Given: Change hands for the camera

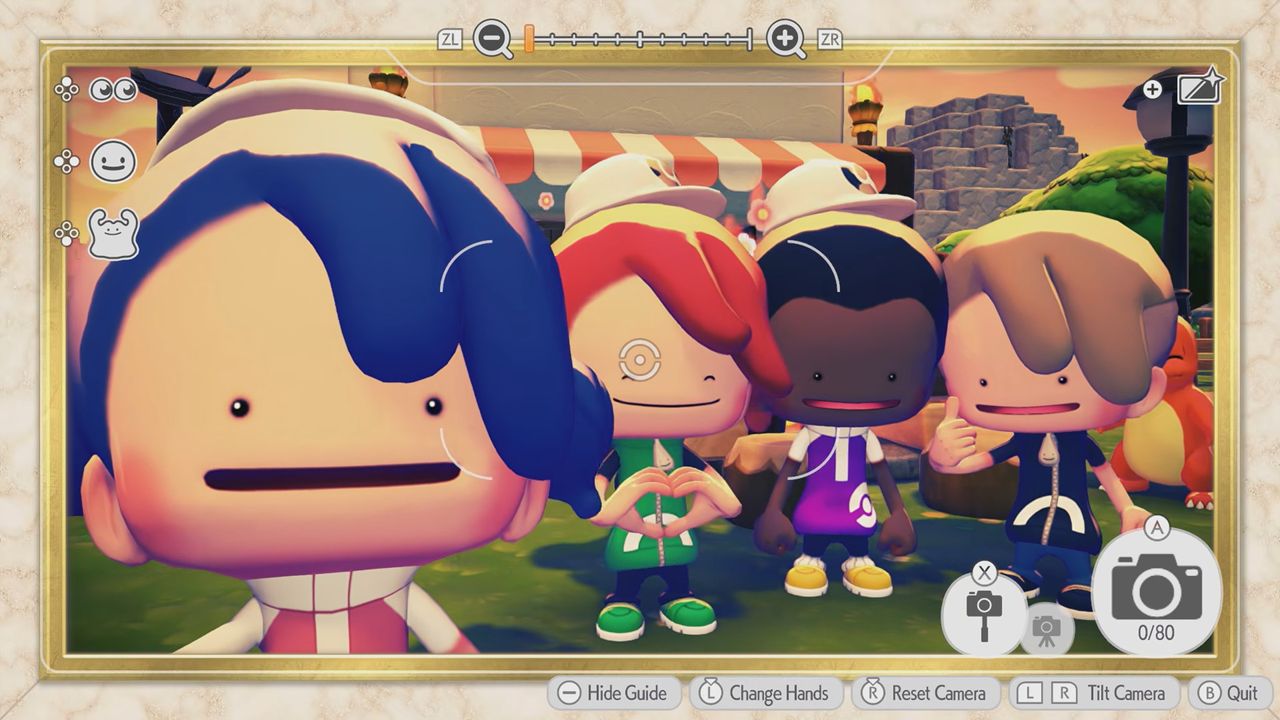Looking at the screenshot, I should coord(766,692).
